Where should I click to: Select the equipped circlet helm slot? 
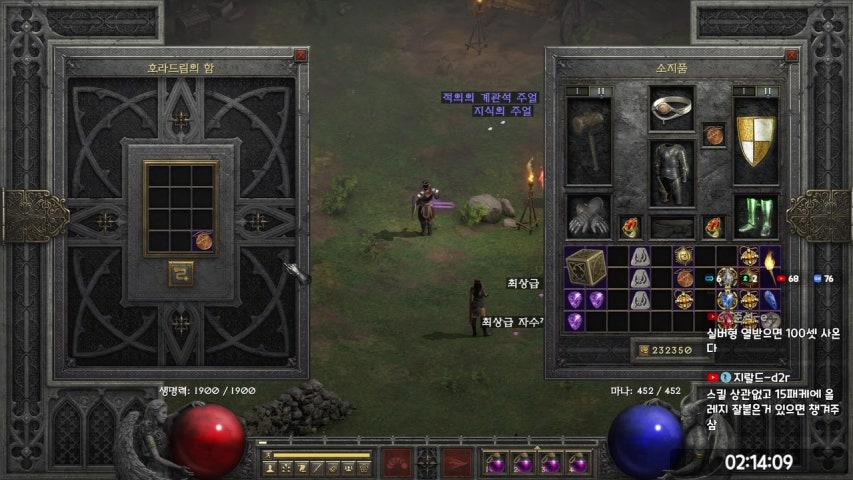[x=671, y=110]
